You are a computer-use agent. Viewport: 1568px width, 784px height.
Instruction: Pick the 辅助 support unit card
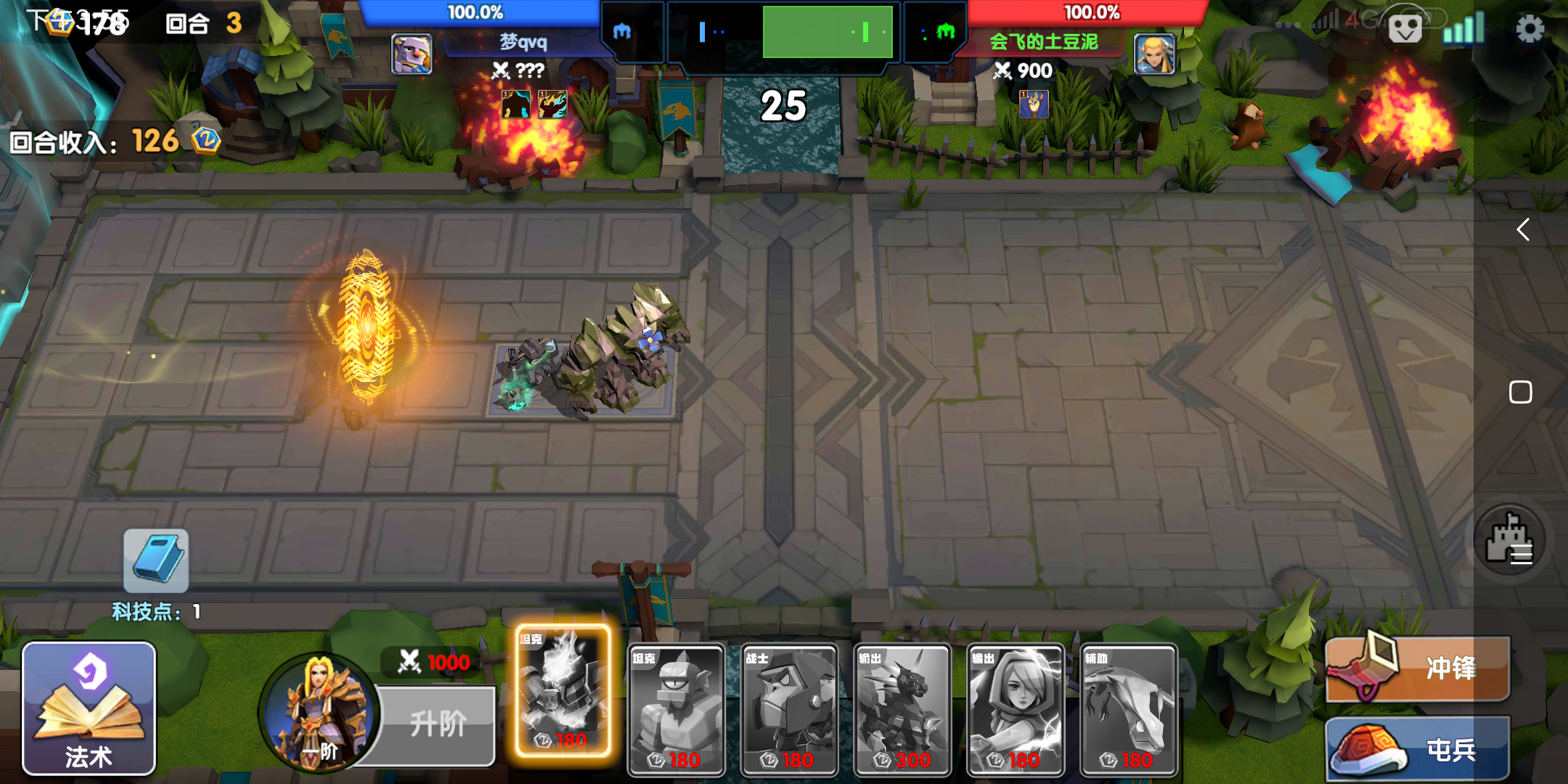point(1130,708)
